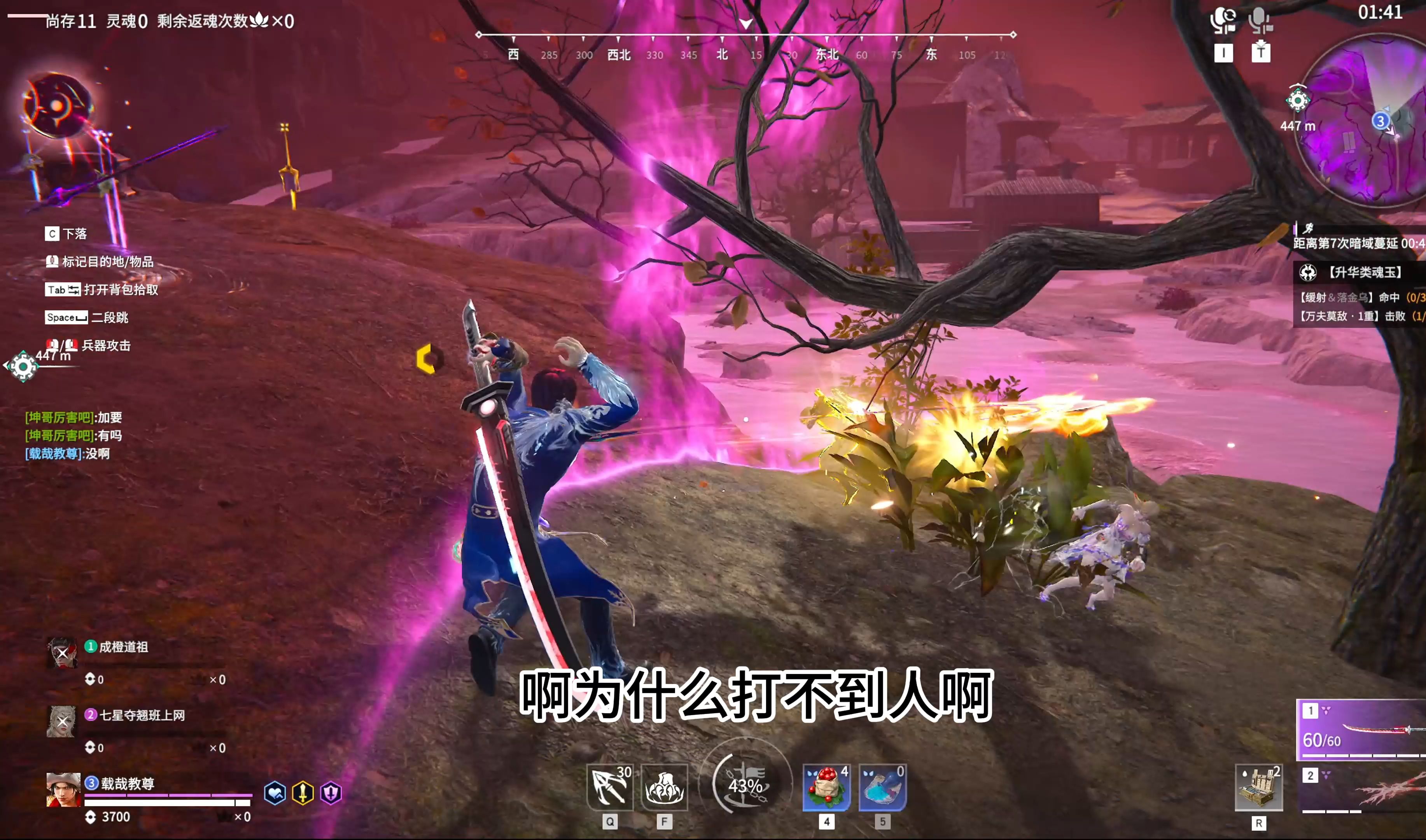Toggle the 兵器攻击 weapon attack hint
Viewport: 1426px width, 840px height.
91,345
